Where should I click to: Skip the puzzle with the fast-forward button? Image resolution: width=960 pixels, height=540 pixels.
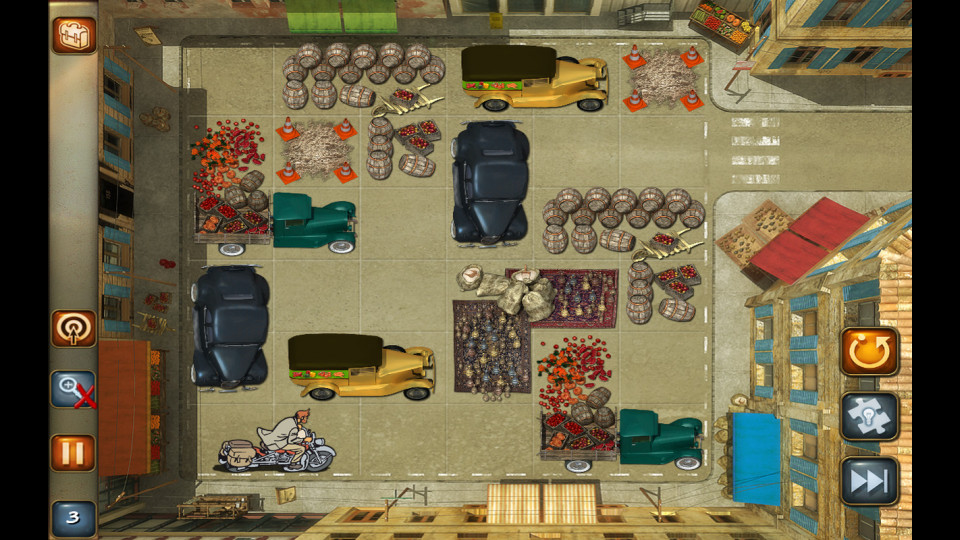(x=869, y=481)
